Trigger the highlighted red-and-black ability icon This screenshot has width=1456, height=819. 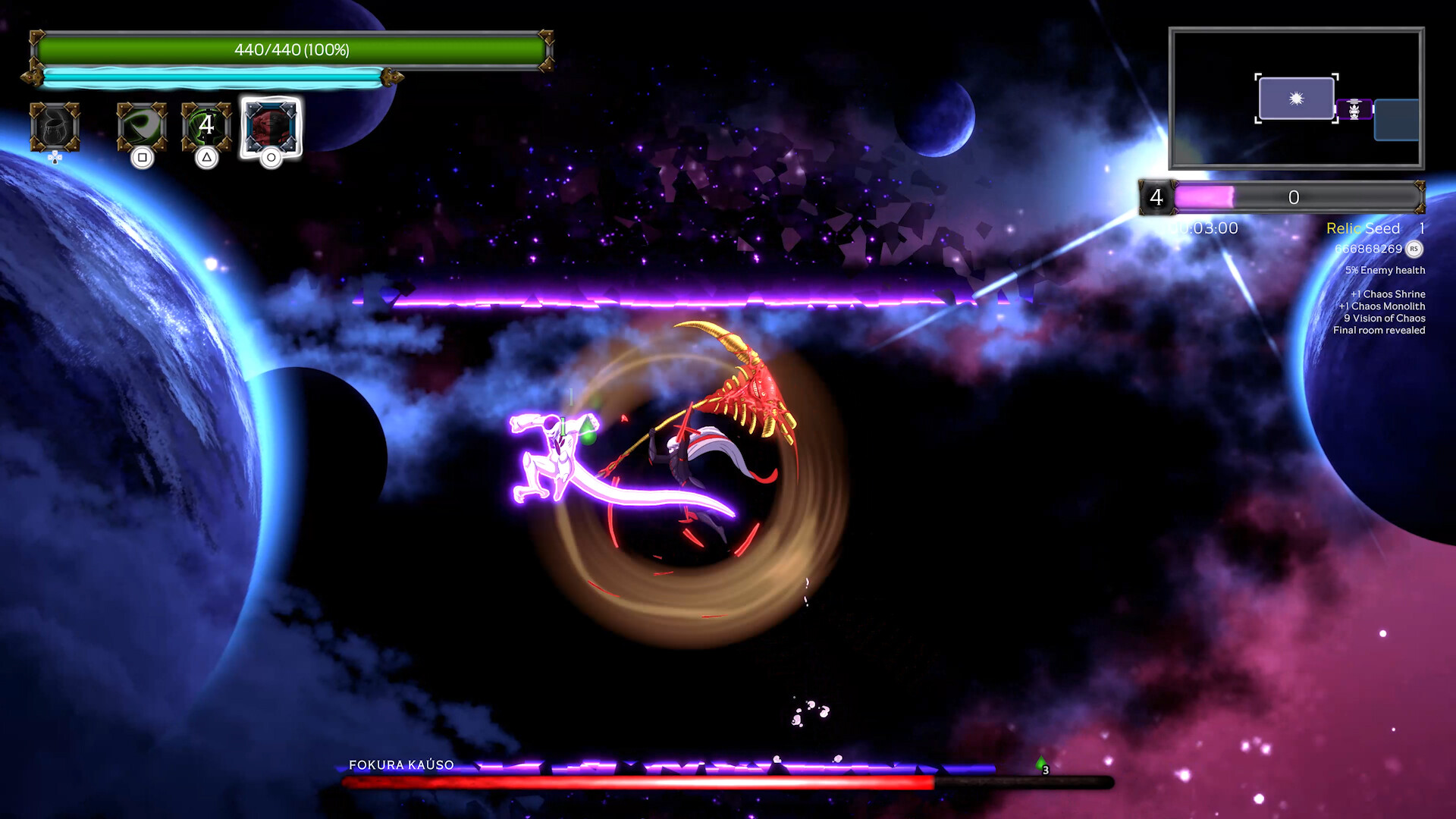271,126
